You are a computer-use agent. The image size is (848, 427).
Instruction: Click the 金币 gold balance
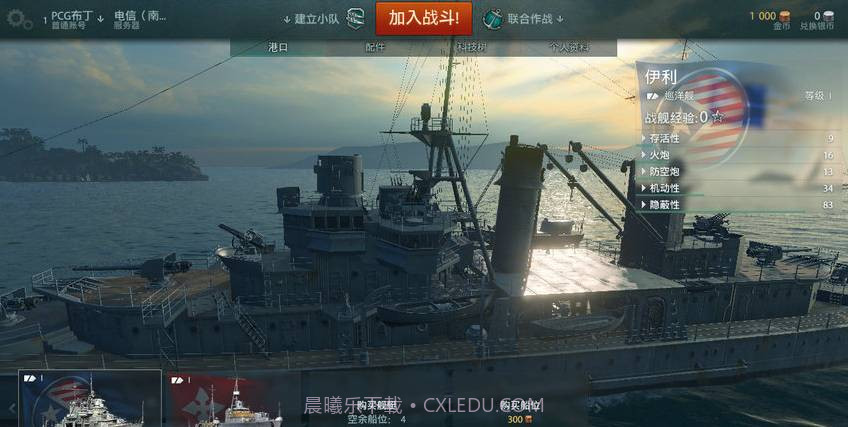768,20
